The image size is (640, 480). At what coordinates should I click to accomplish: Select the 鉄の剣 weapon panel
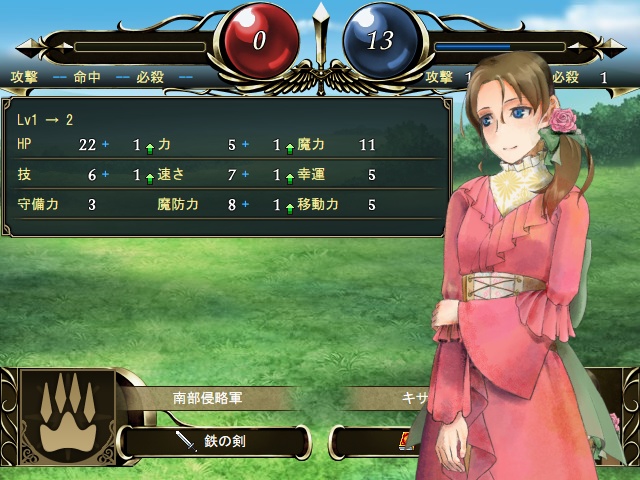pyautogui.click(x=213, y=441)
